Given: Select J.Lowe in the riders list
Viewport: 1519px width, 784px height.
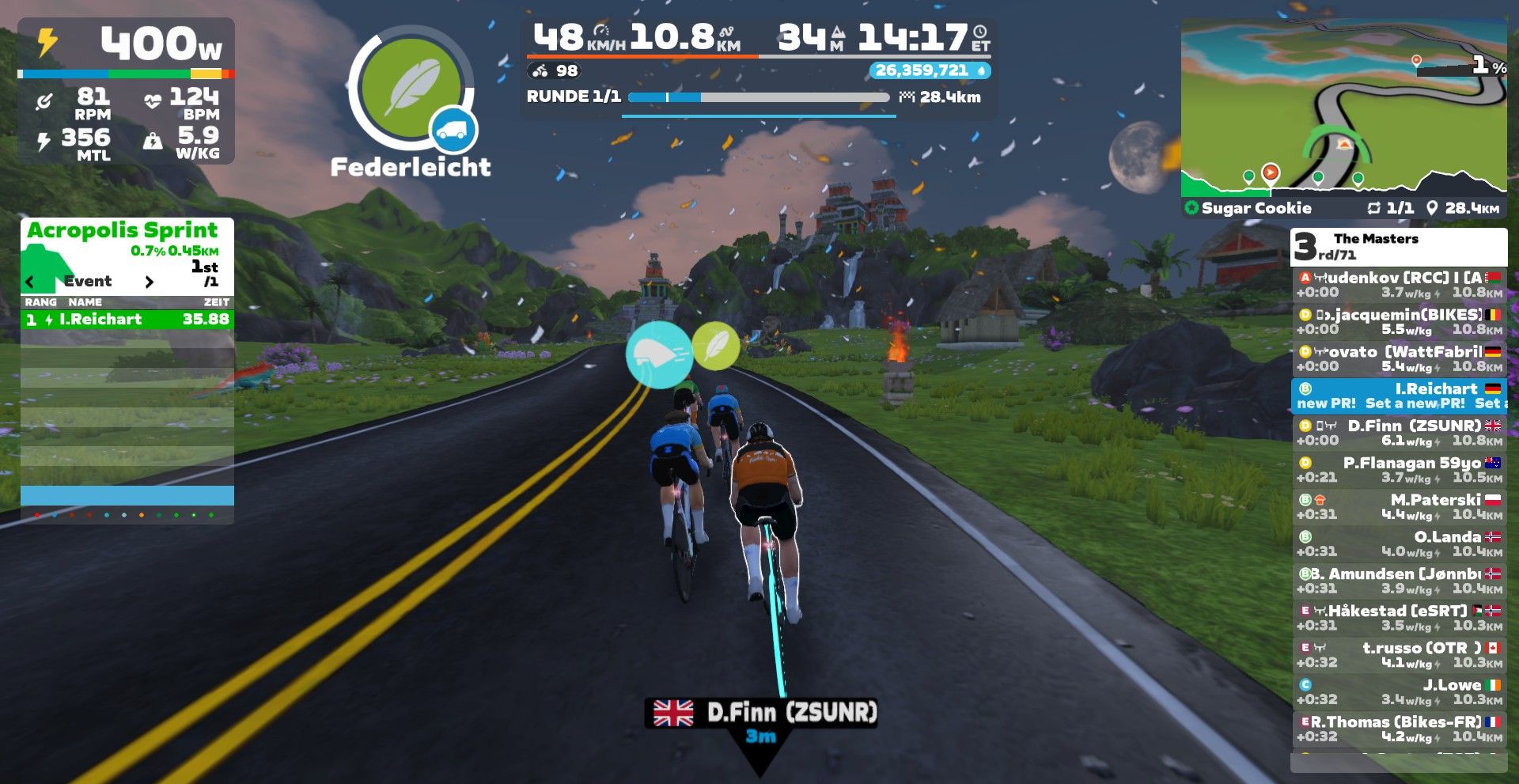Looking at the screenshot, I should click(x=1399, y=692).
